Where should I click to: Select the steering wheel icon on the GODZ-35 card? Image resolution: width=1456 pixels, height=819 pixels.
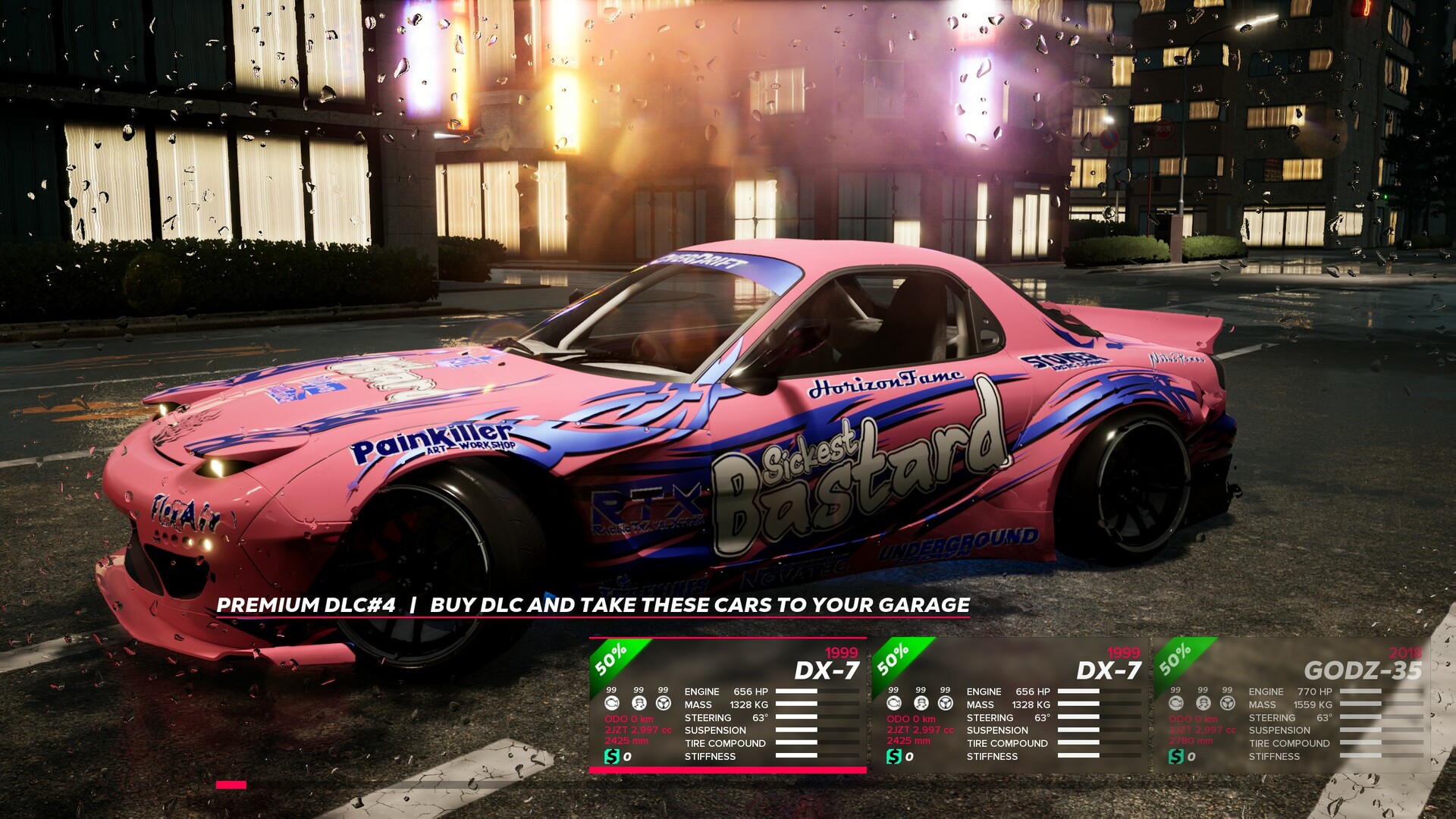click(1227, 704)
